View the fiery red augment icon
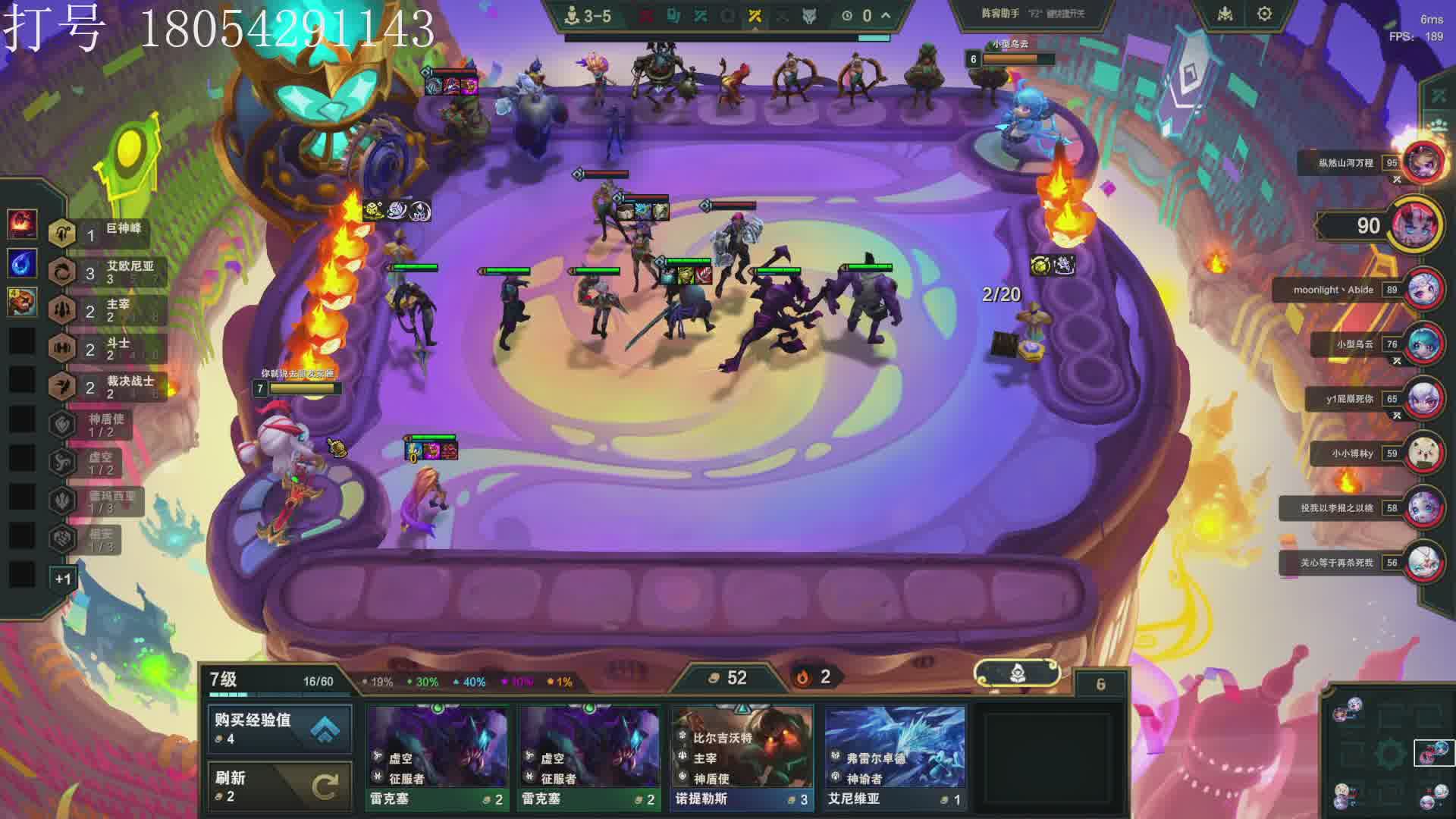This screenshot has width=1456, height=819. tap(22, 224)
